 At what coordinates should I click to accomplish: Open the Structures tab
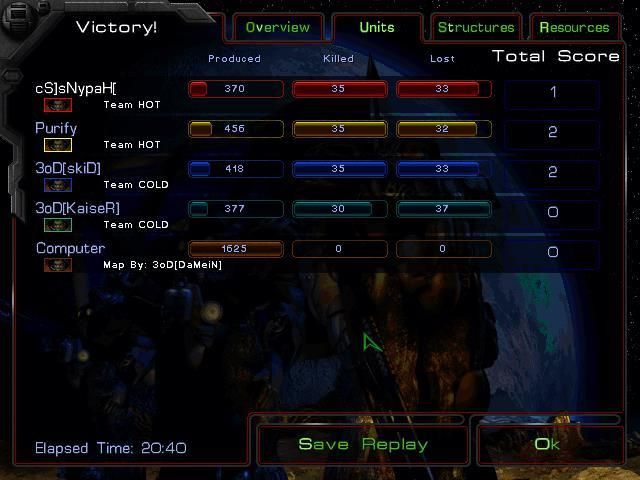click(476, 27)
